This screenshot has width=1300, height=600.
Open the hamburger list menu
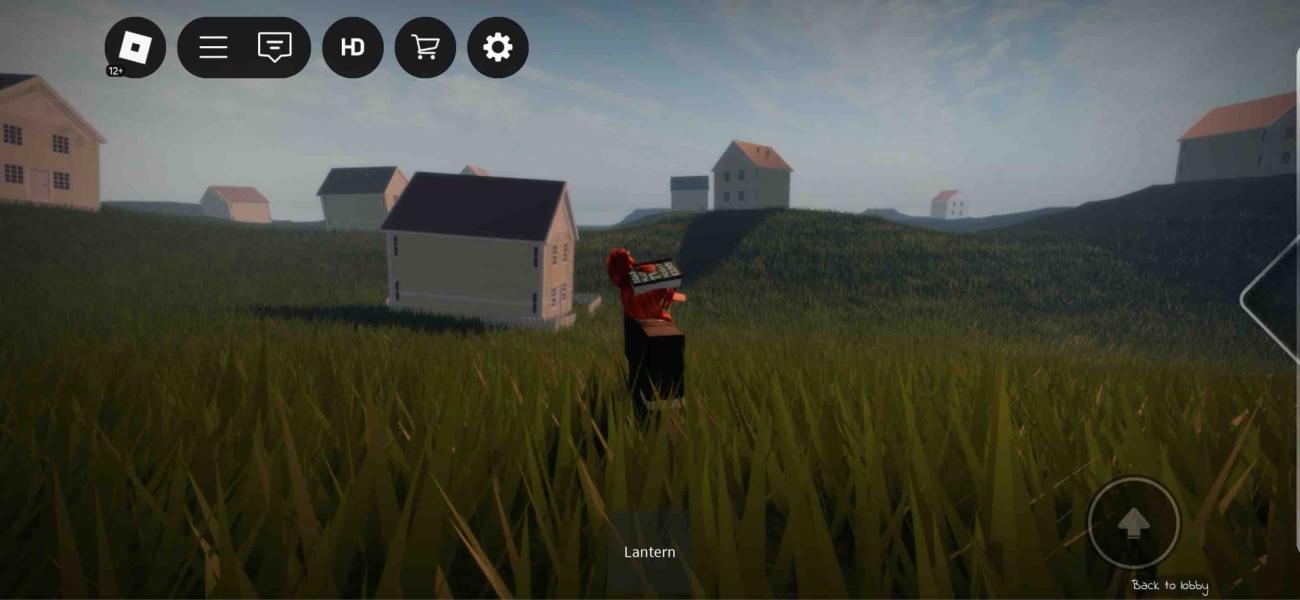tap(213, 47)
